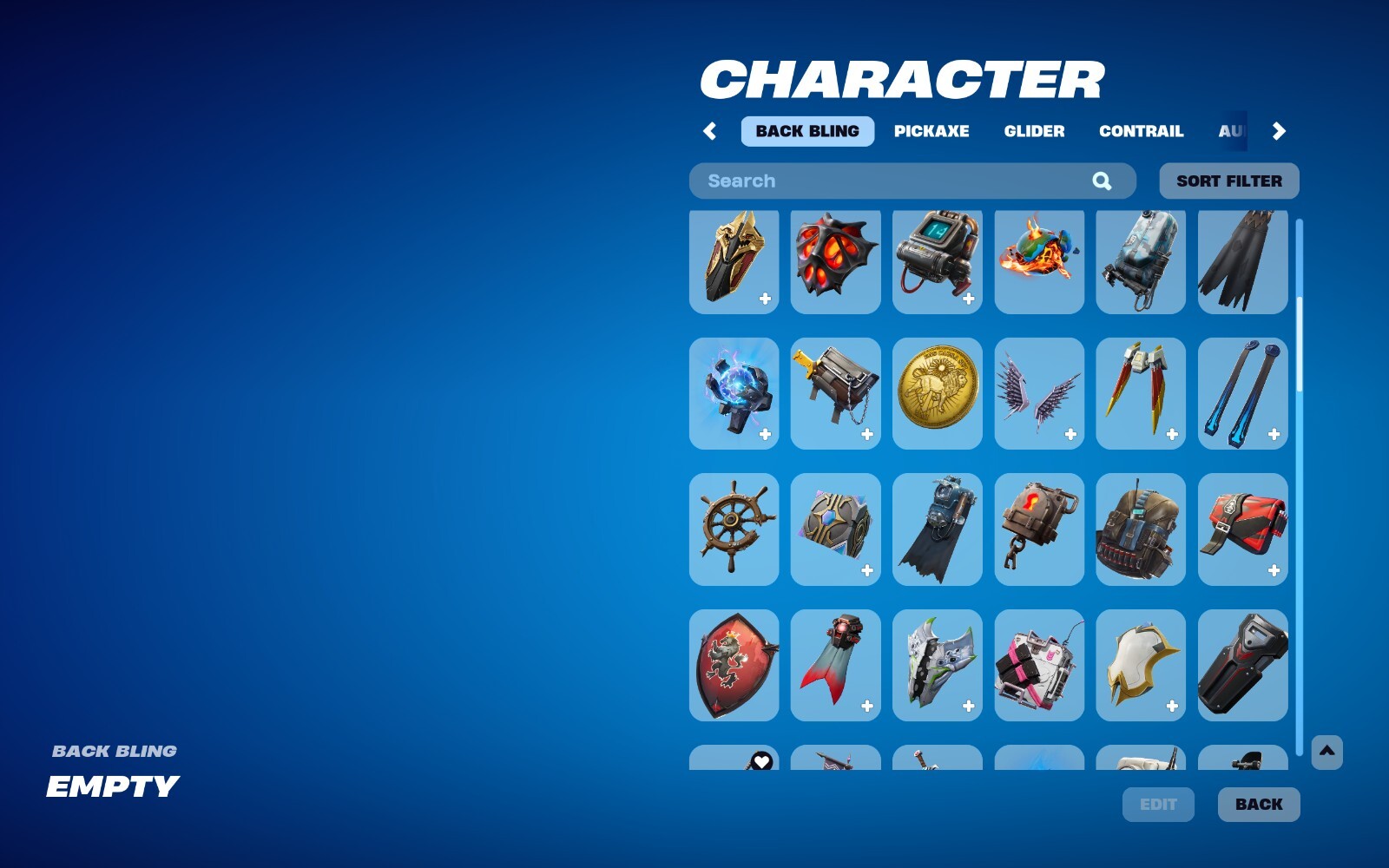
Task: Select the gold doubloon coin back bling
Action: [x=937, y=393]
